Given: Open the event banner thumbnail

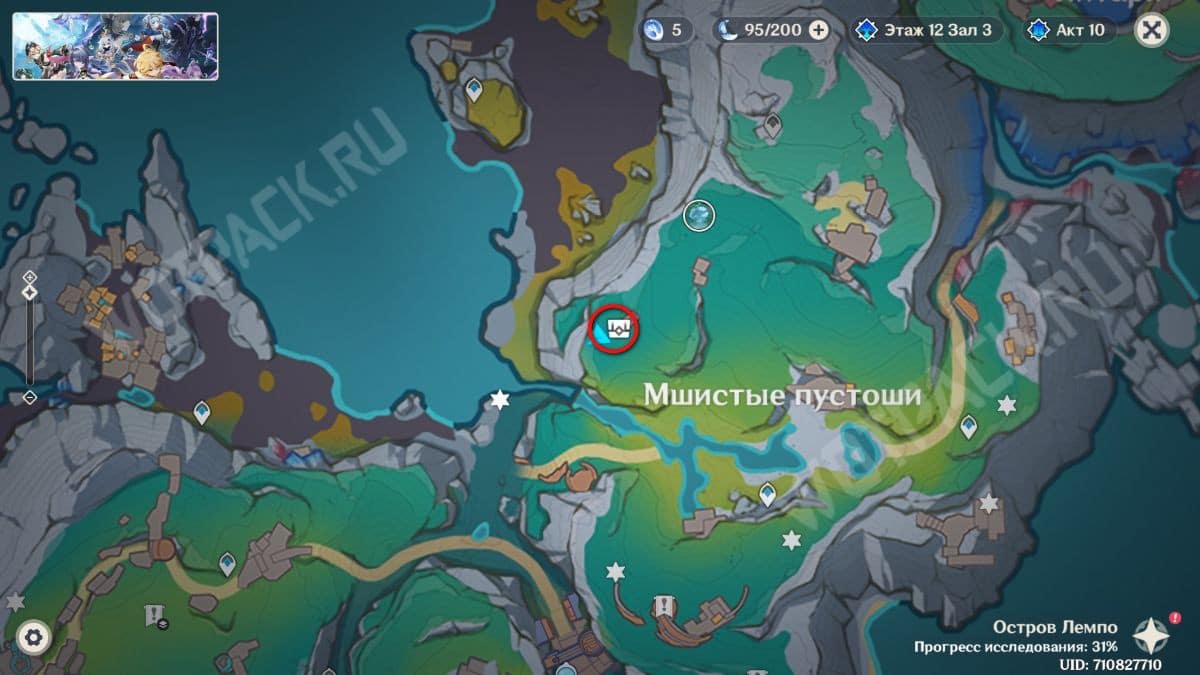Looking at the screenshot, I should [x=115, y=46].
